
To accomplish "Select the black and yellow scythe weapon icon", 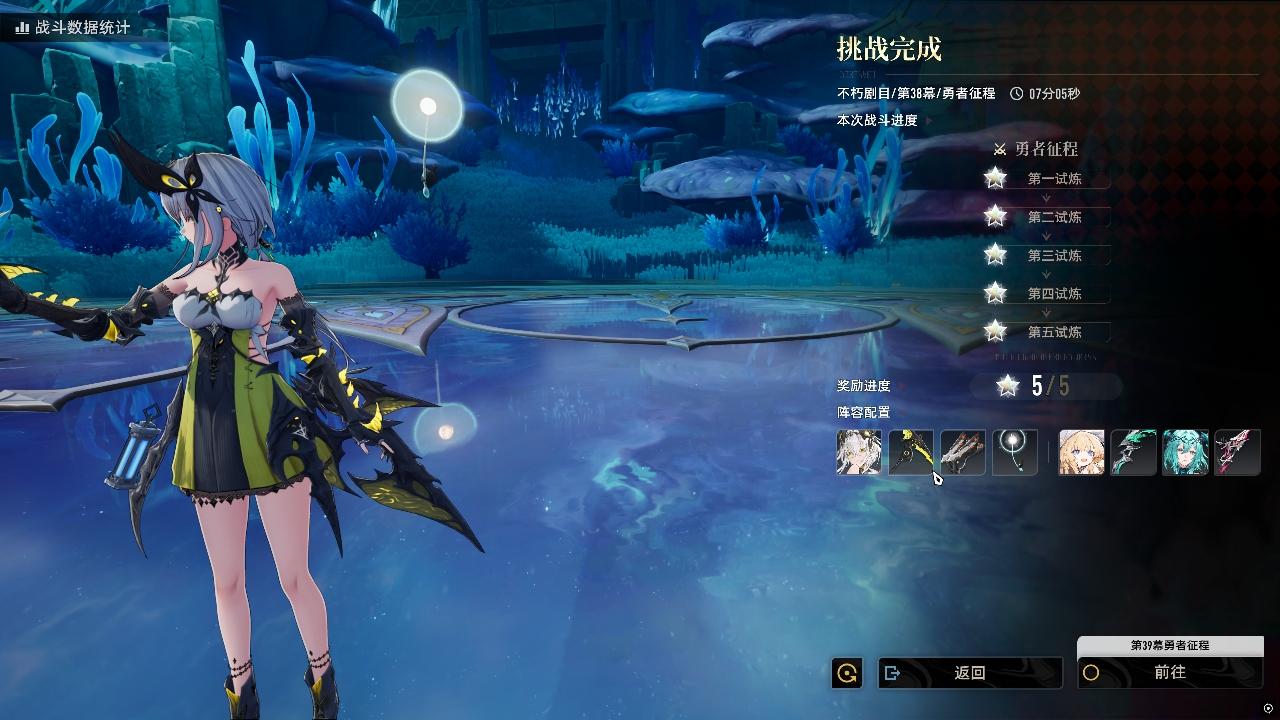I will (911, 452).
